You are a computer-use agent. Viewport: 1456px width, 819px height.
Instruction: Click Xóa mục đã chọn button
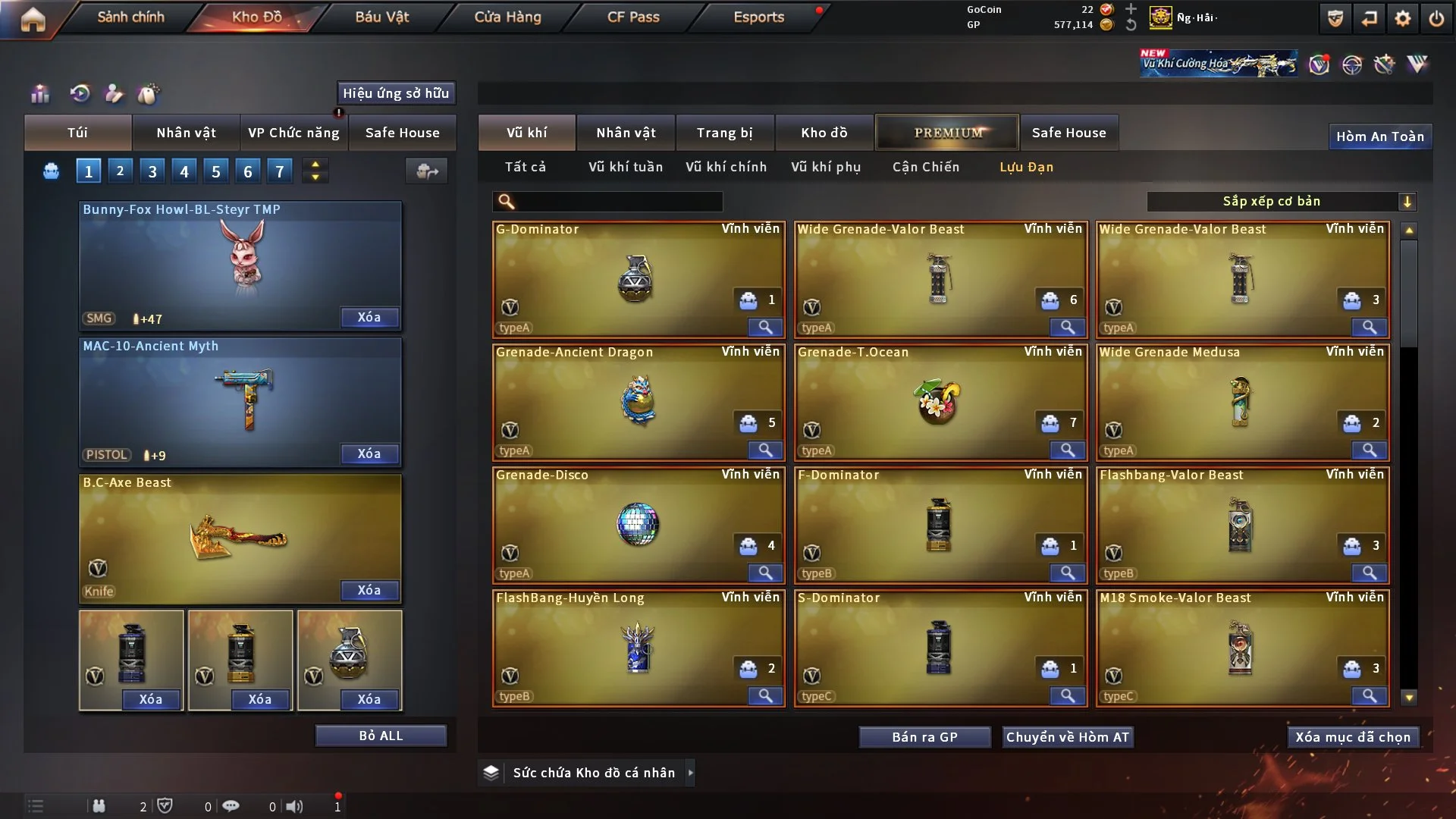click(x=1352, y=737)
